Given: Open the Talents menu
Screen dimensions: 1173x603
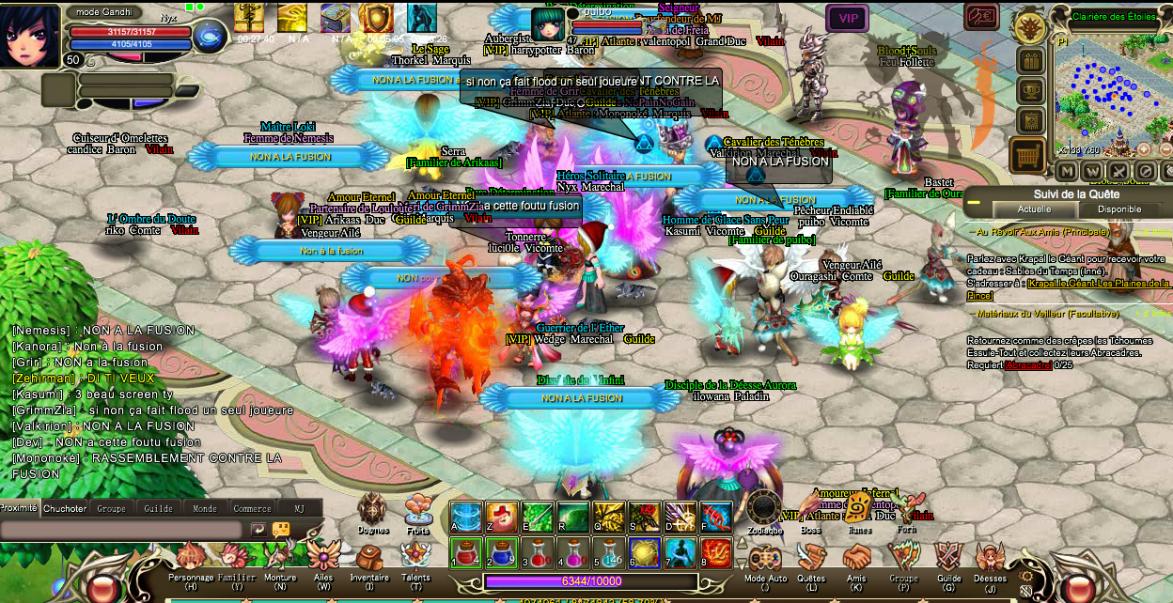Looking at the screenshot, I should point(416,560).
